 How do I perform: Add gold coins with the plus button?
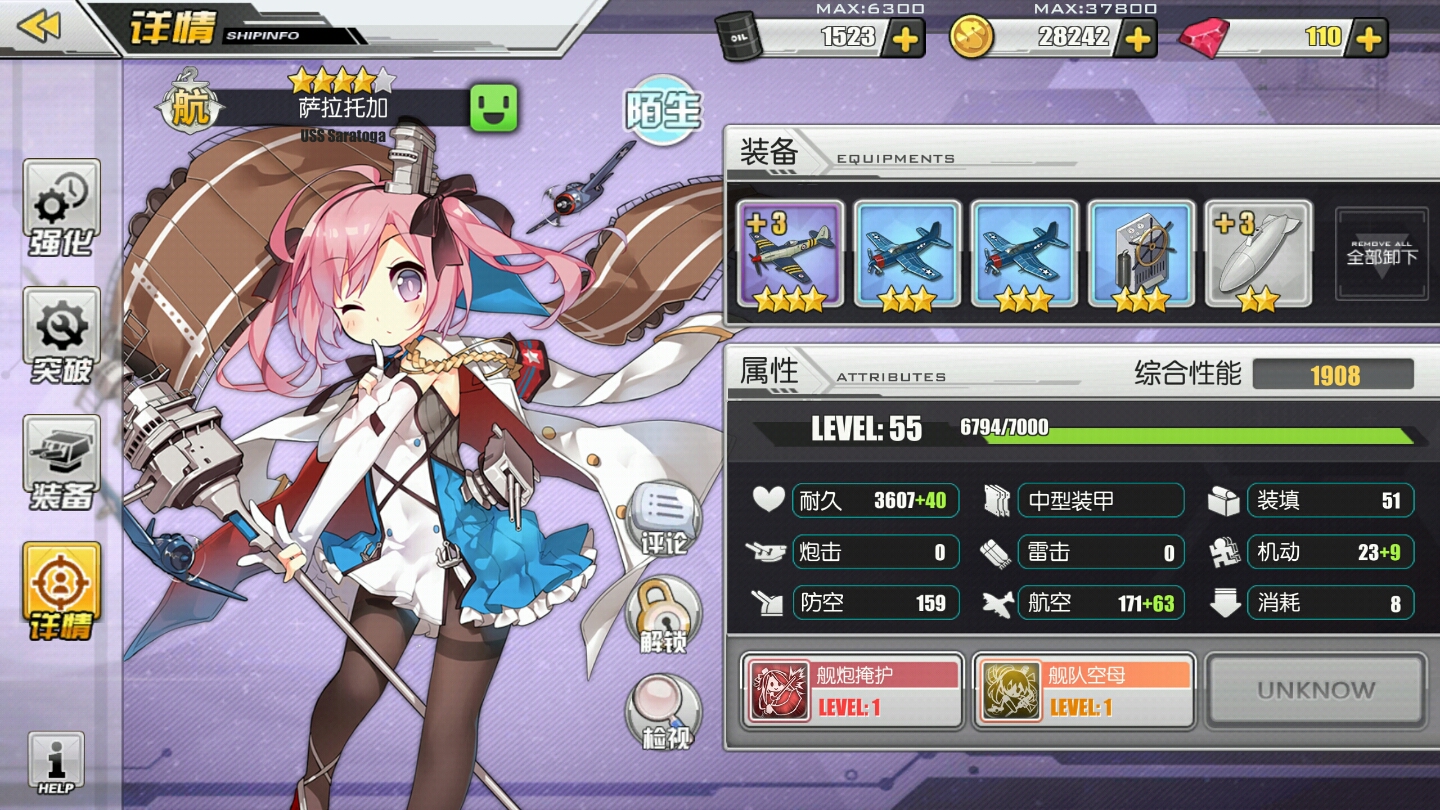[x=1136, y=39]
